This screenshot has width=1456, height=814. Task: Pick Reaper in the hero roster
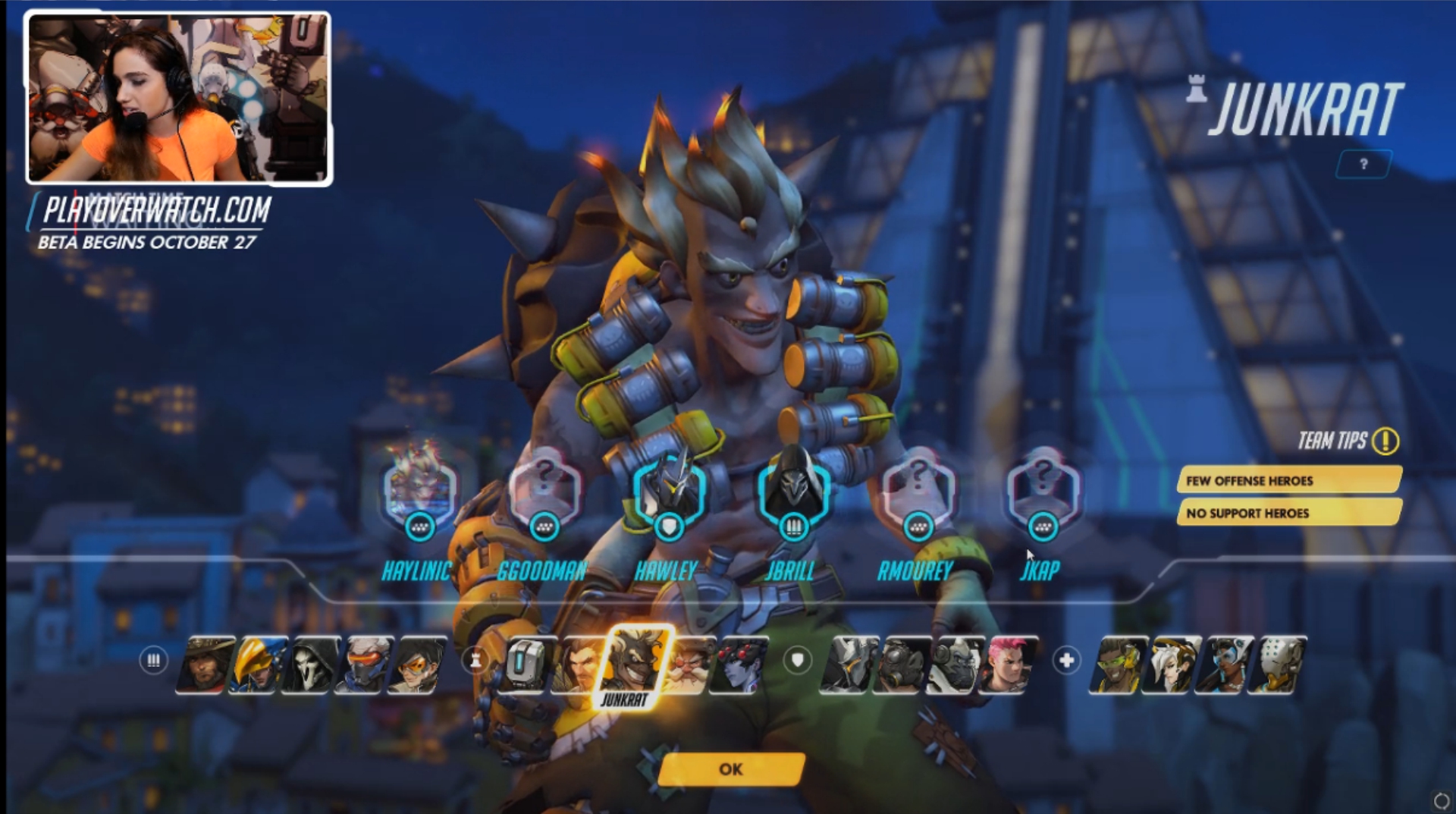[311, 665]
